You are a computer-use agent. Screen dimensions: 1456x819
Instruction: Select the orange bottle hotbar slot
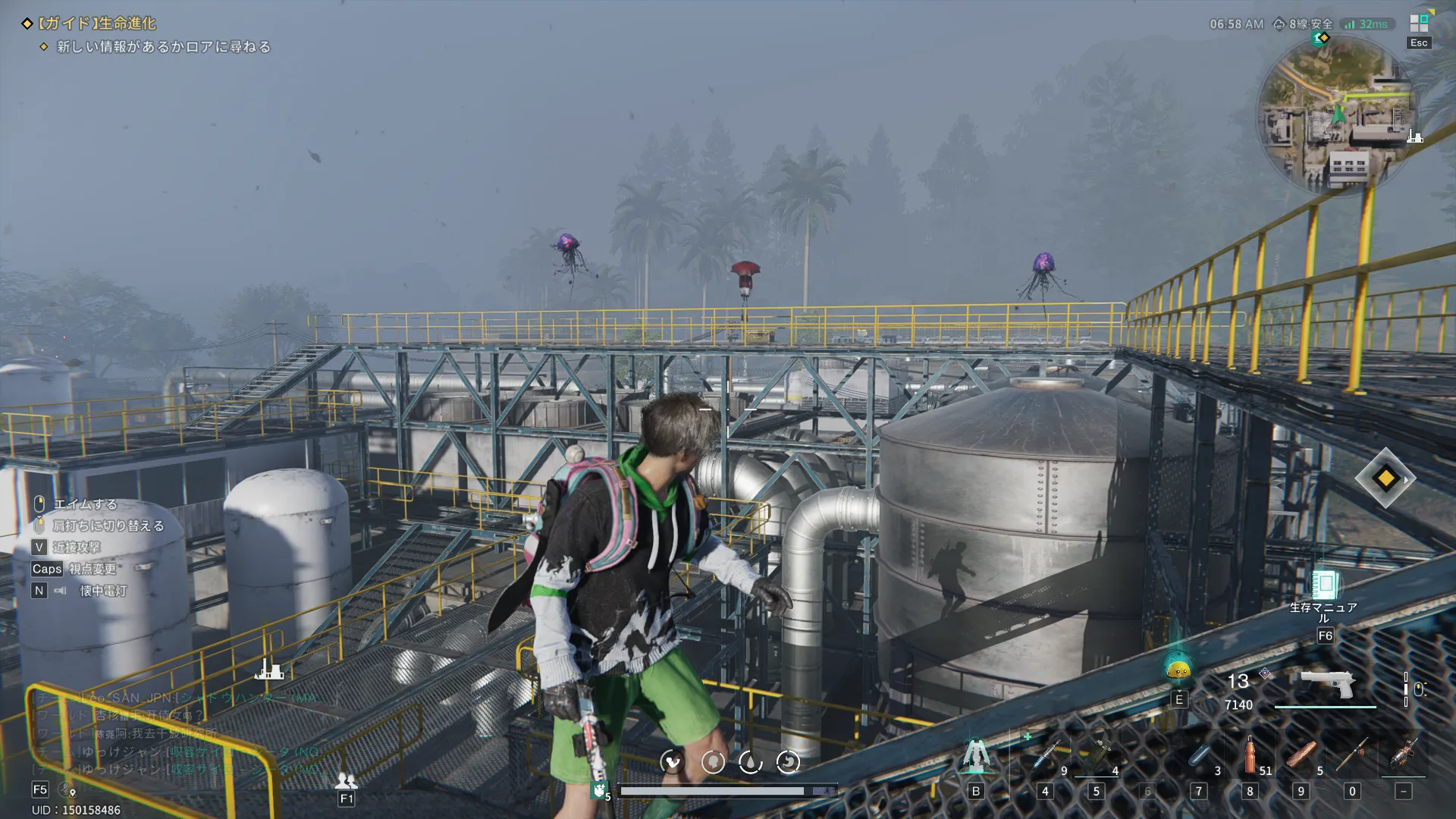(1250, 755)
